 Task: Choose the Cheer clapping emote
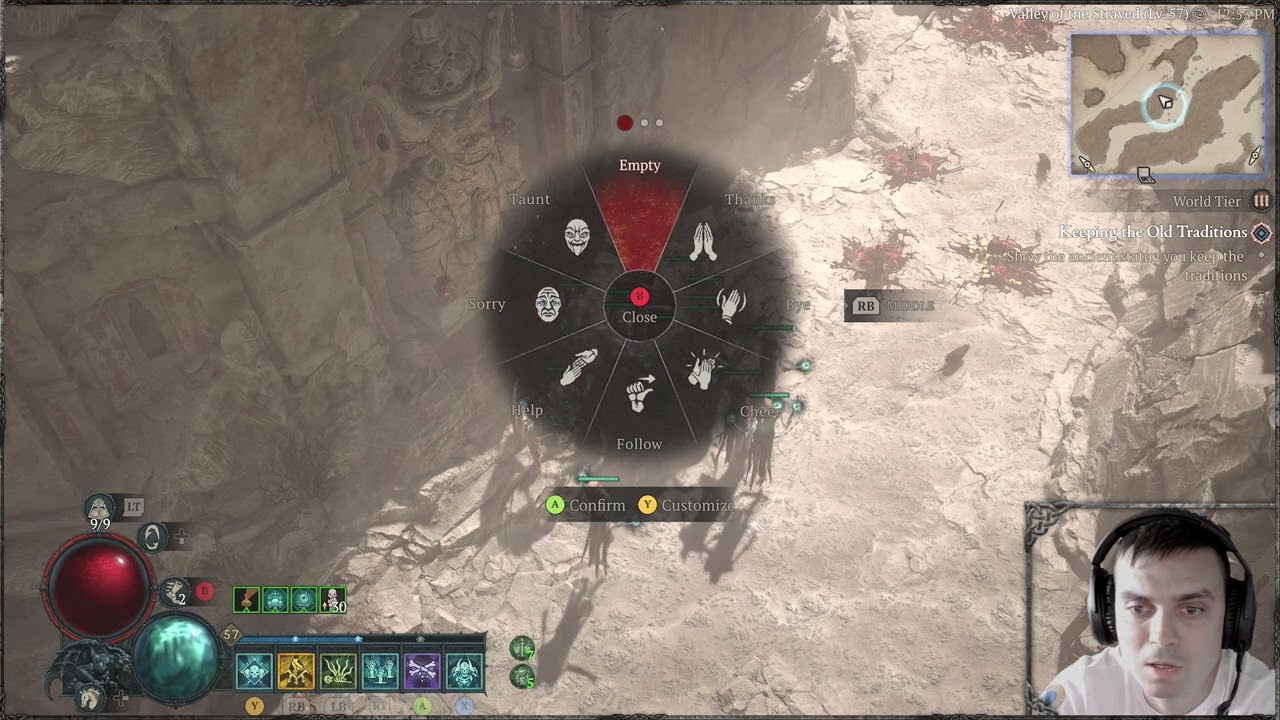coord(703,372)
